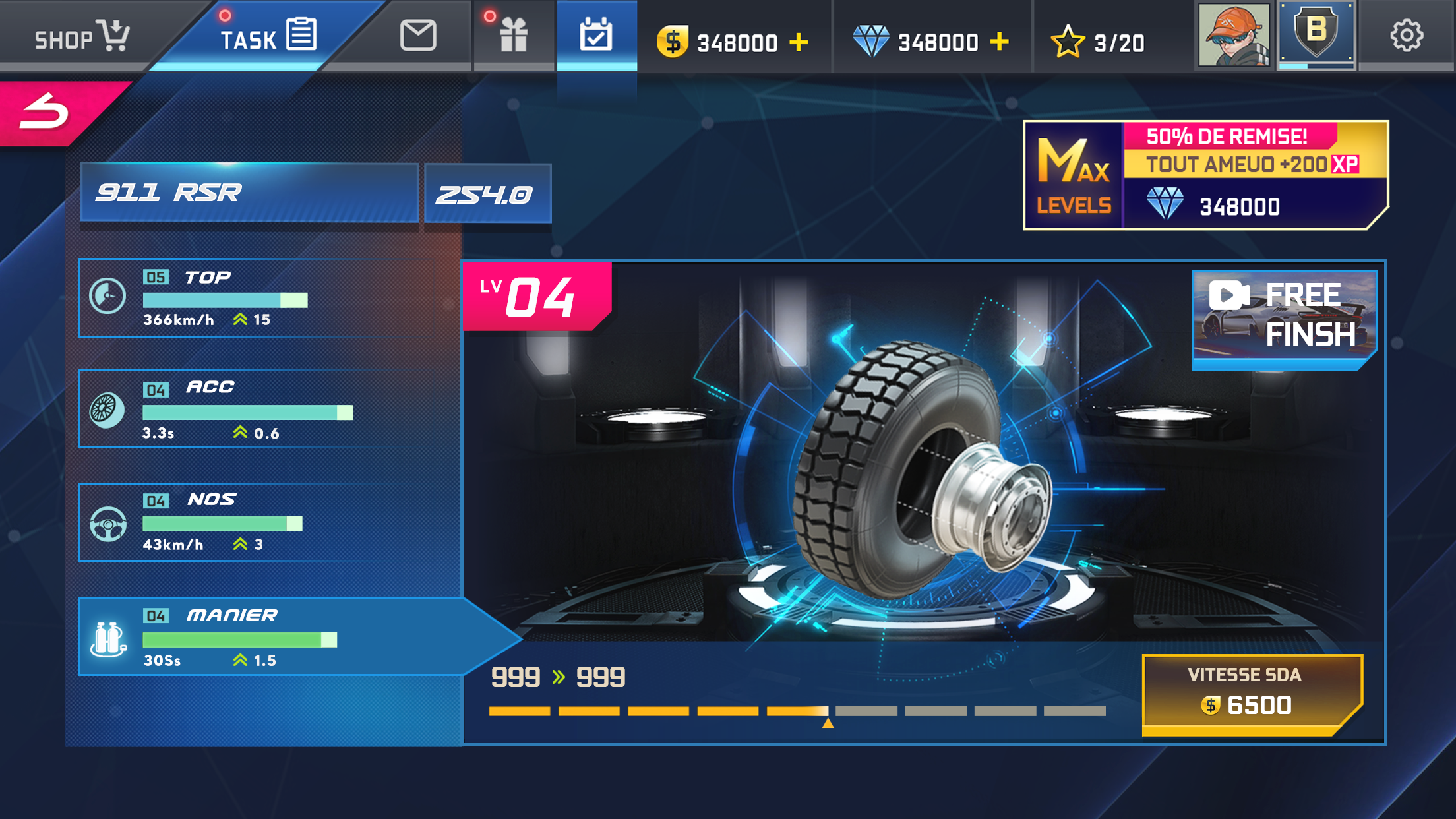Screen dimensions: 1456x819
Task: Open the player avatar profile
Action: pyautogui.click(x=1233, y=36)
